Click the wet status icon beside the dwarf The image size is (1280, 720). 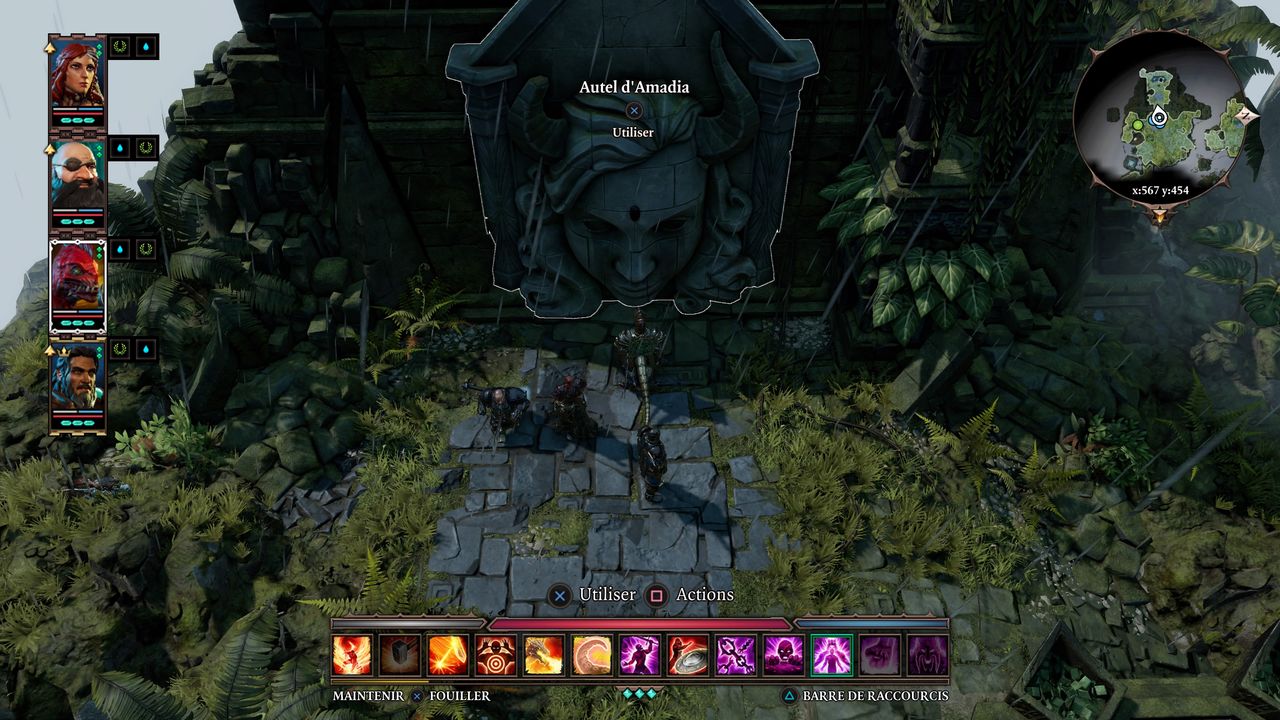pyautogui.click(x=120, y=148)
